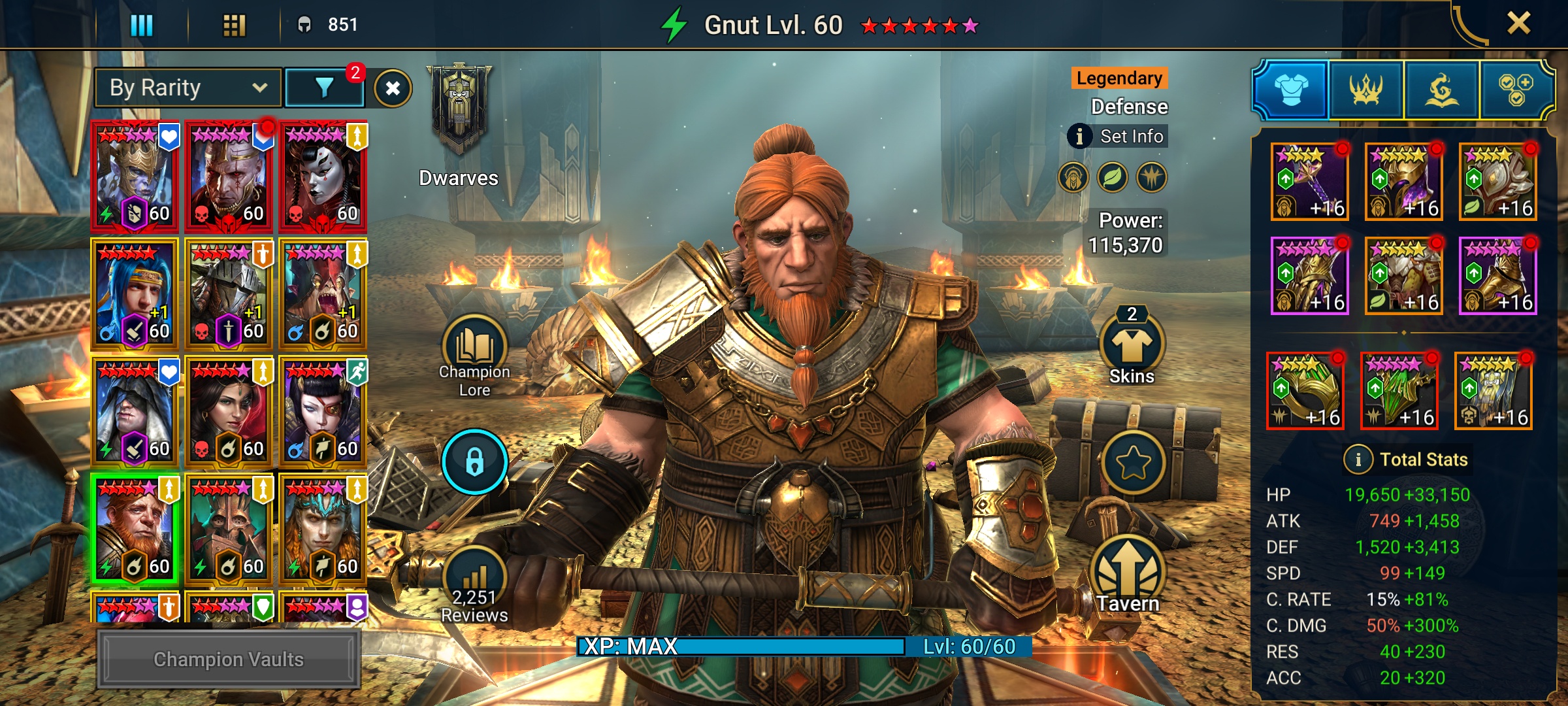Switch to the grid list view
Screen dimensions: 1568x706
pos(234,25)
